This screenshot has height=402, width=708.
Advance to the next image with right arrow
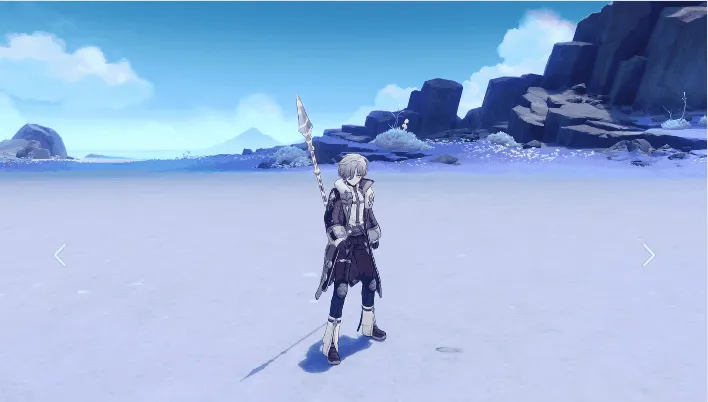[648, 255]
